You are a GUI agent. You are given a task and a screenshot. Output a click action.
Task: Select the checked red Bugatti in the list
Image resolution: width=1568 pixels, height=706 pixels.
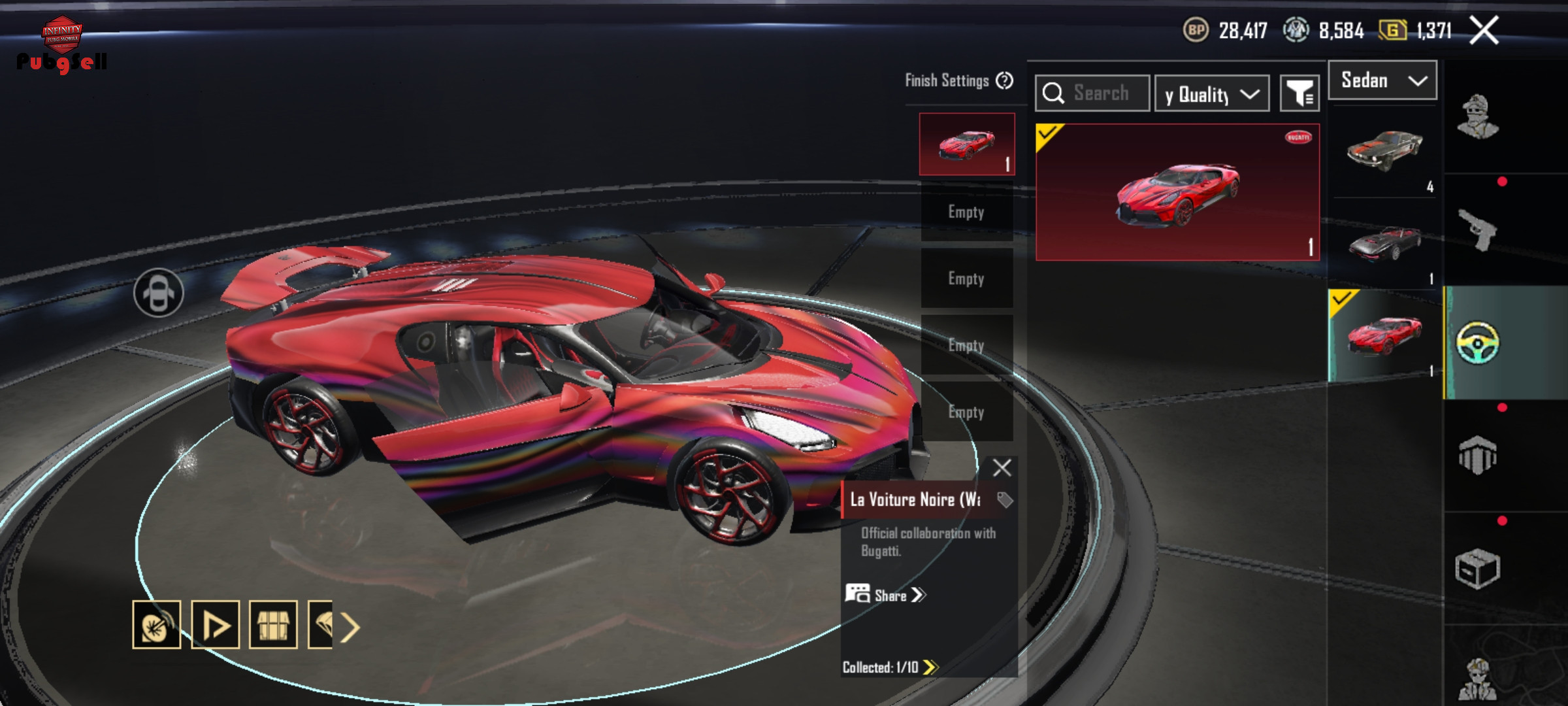[1384, 336]
